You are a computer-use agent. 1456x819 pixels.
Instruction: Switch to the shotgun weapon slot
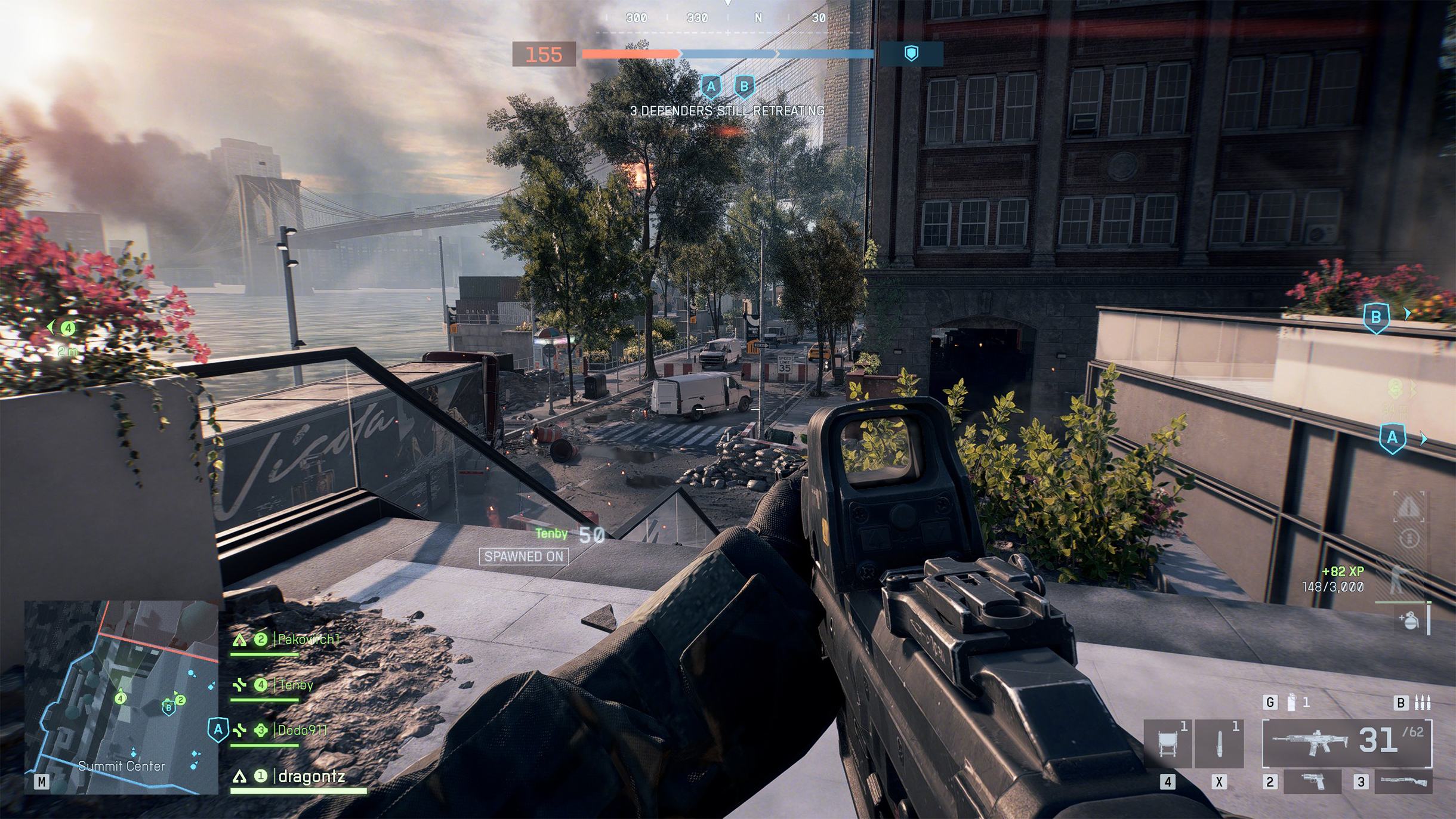[1403, 781]
